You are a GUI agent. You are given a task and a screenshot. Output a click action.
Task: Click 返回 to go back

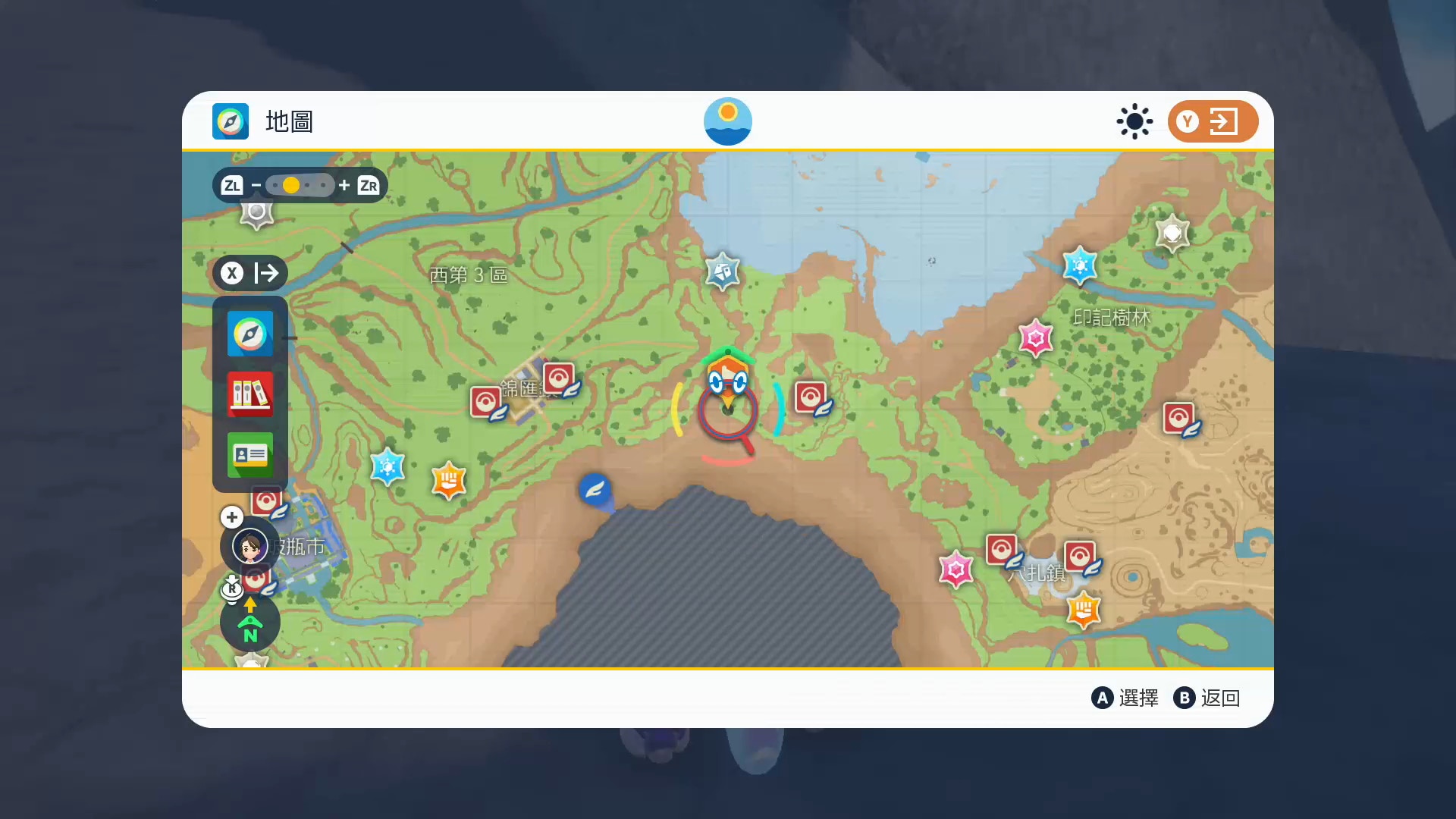coord(1221,698)
